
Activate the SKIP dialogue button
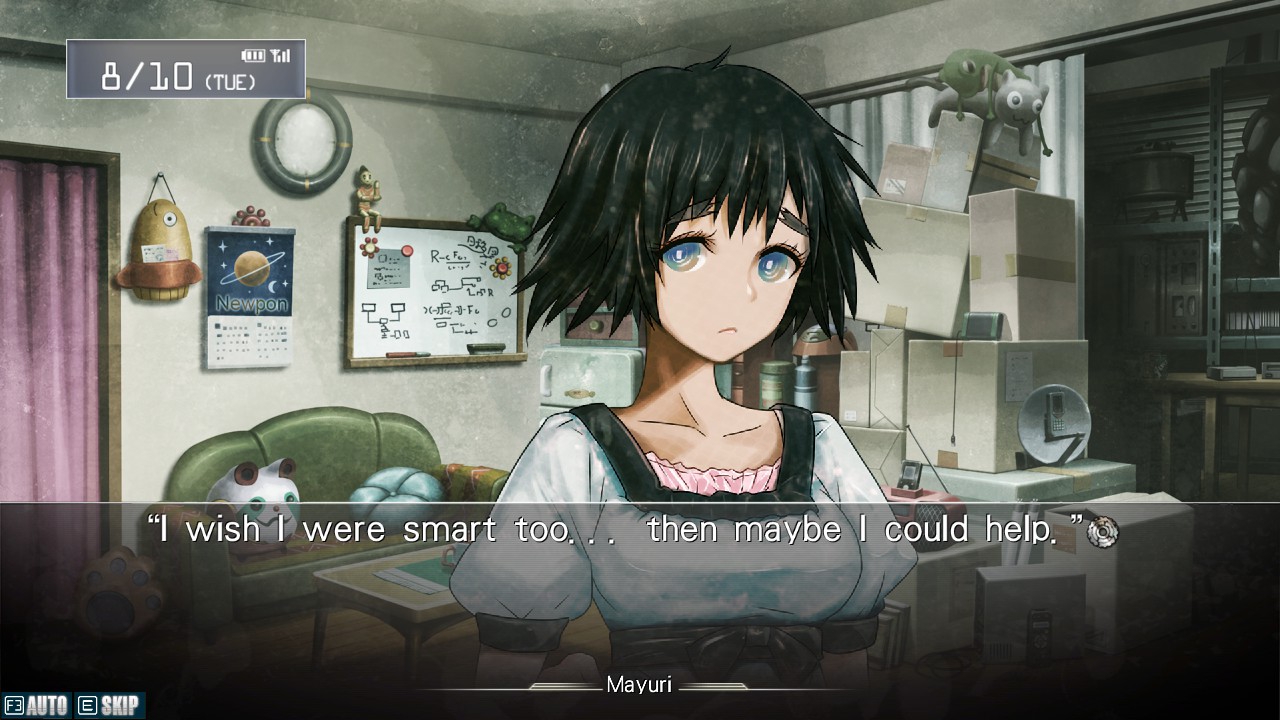coord(109,706)
